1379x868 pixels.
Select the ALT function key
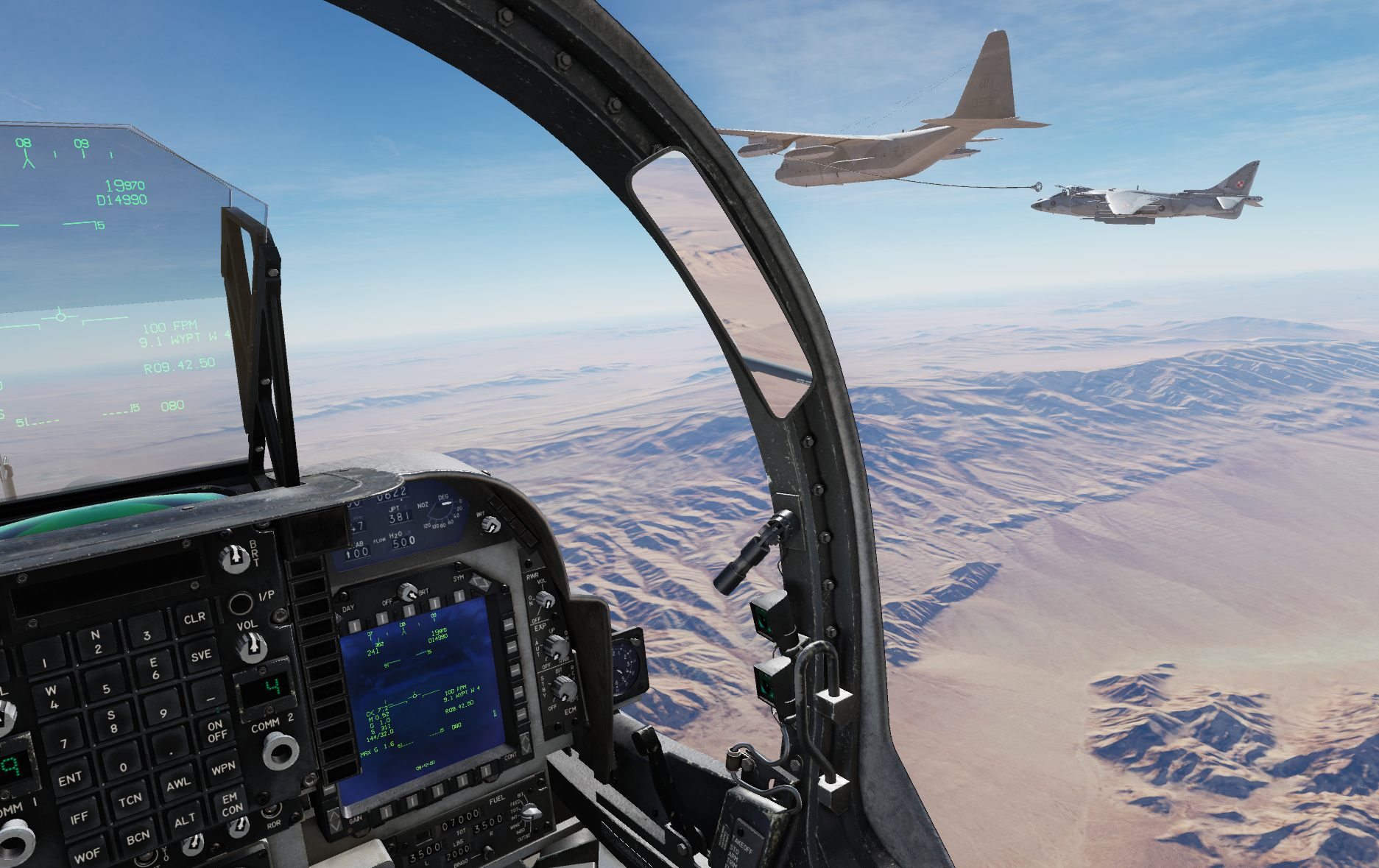click(185, 819)
